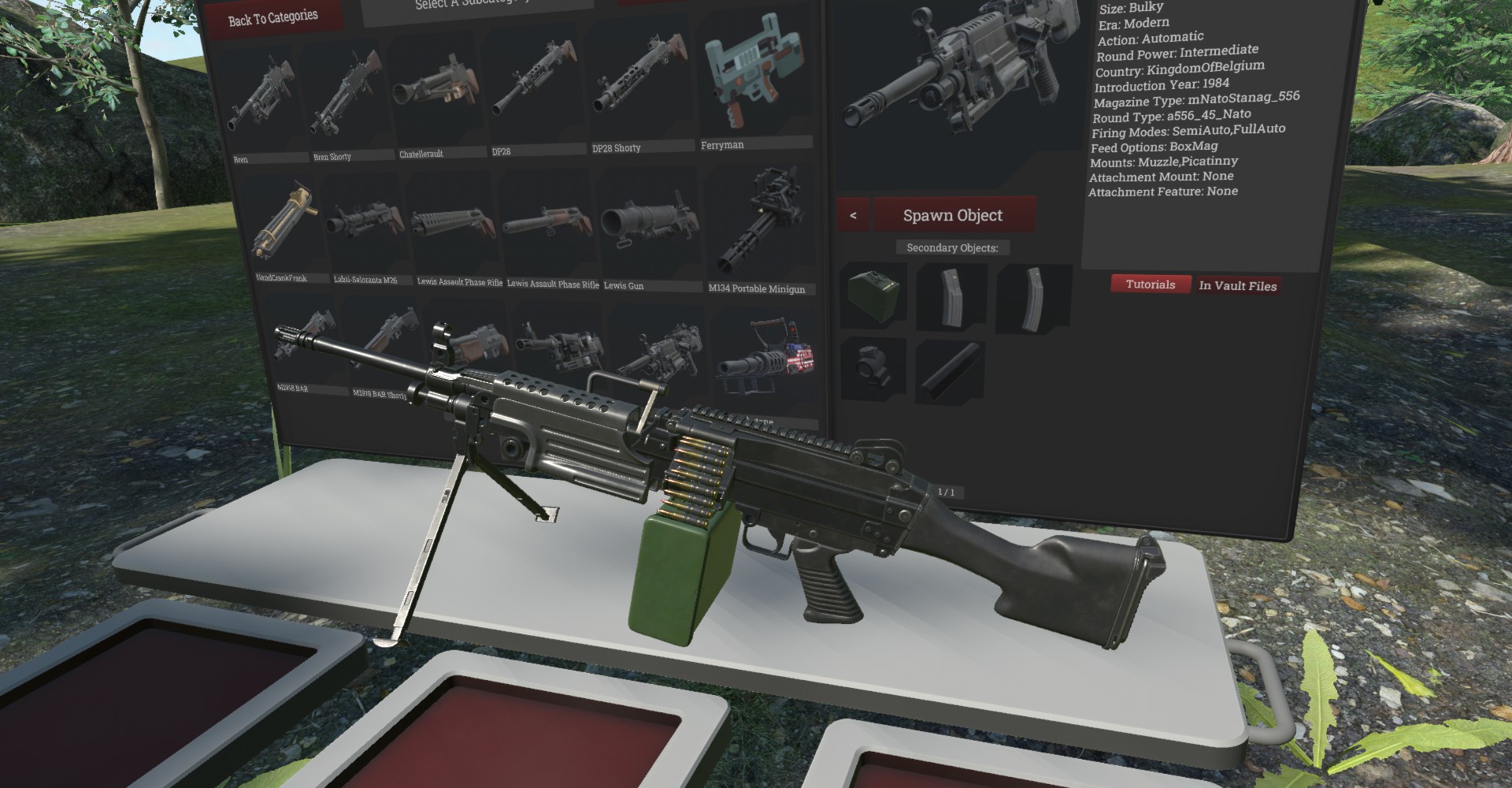Screen dimensions: 1512x788
Task: Choose the round optic sight secondary object
Action: pyautogui.click(x=874, y=368)
